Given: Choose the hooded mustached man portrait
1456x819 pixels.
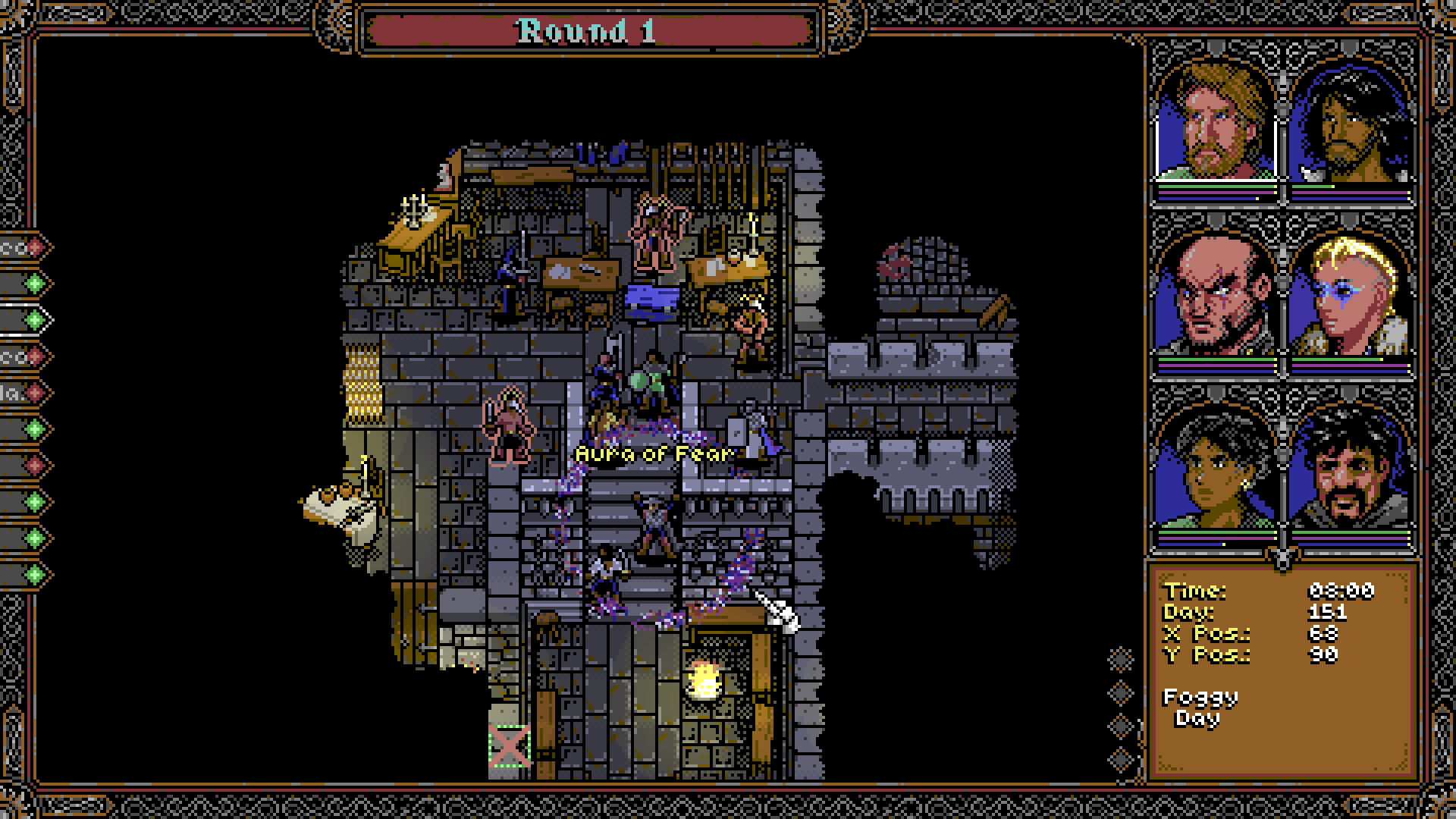Looking at the screenshot, I should 1350,470.
